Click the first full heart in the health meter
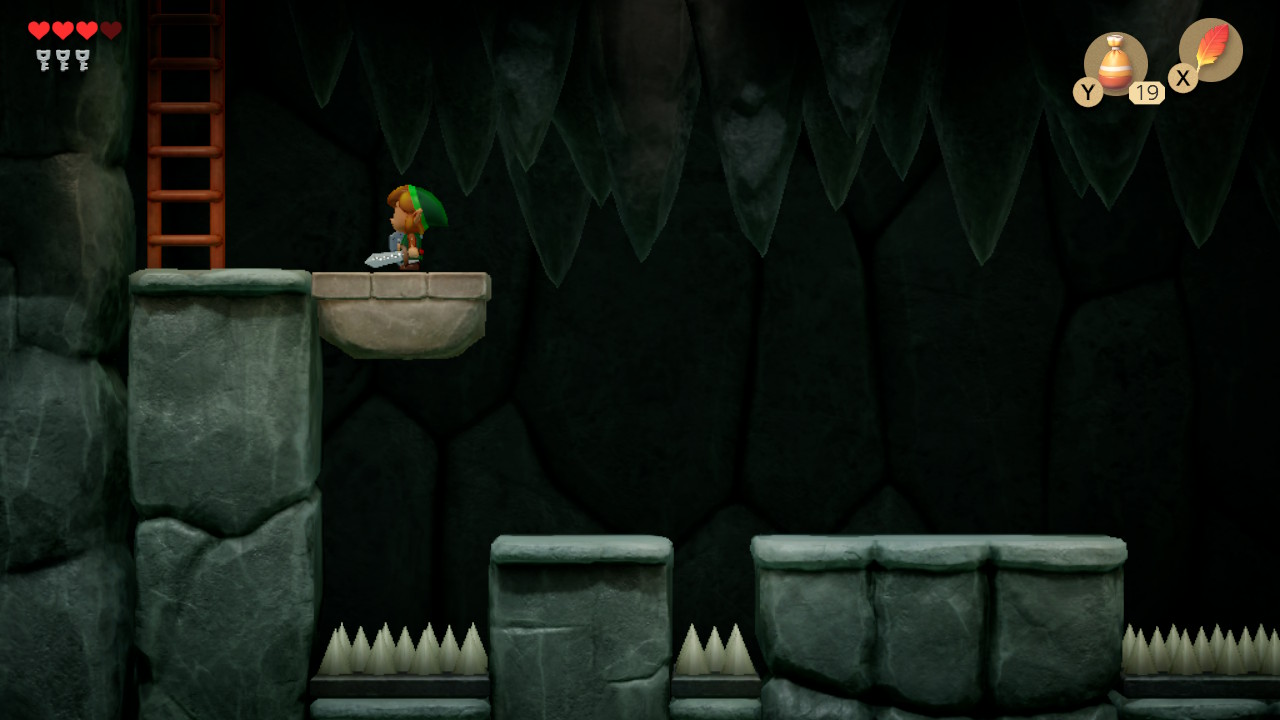Viewport: 1280px width, 720px height. 38,29
